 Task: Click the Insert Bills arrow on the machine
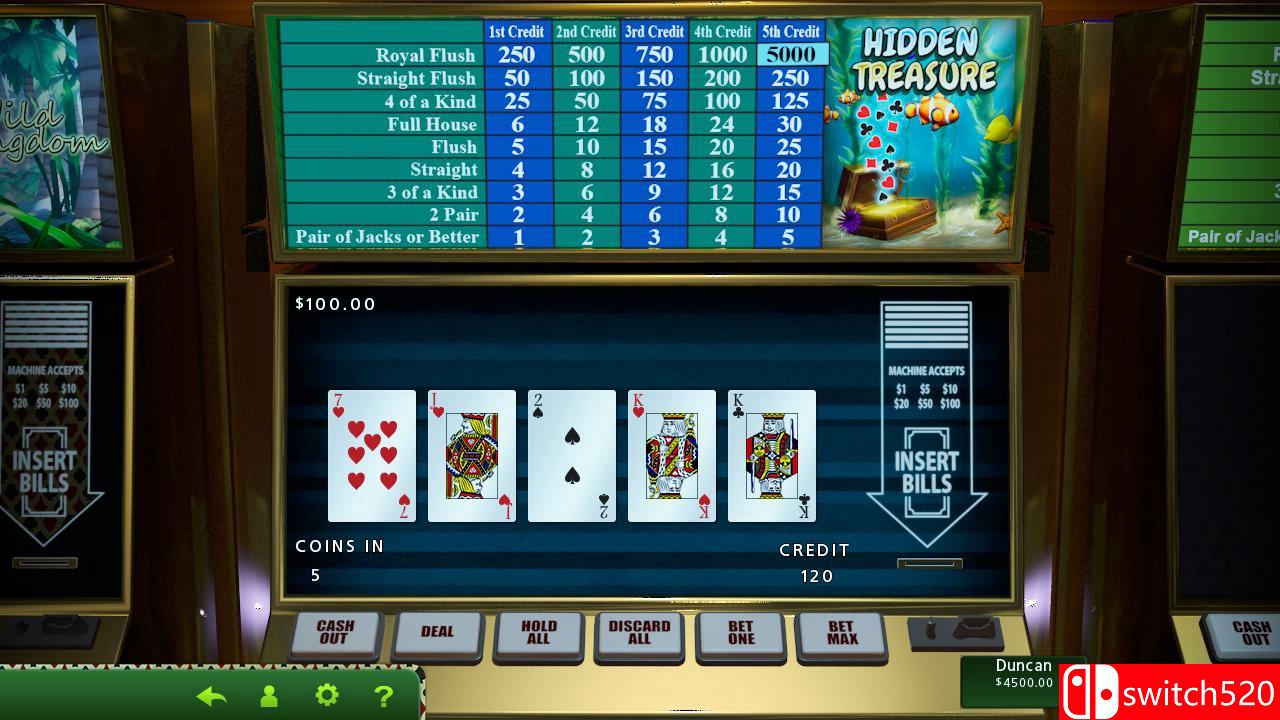pyautogui.click(x=926, y=468)
